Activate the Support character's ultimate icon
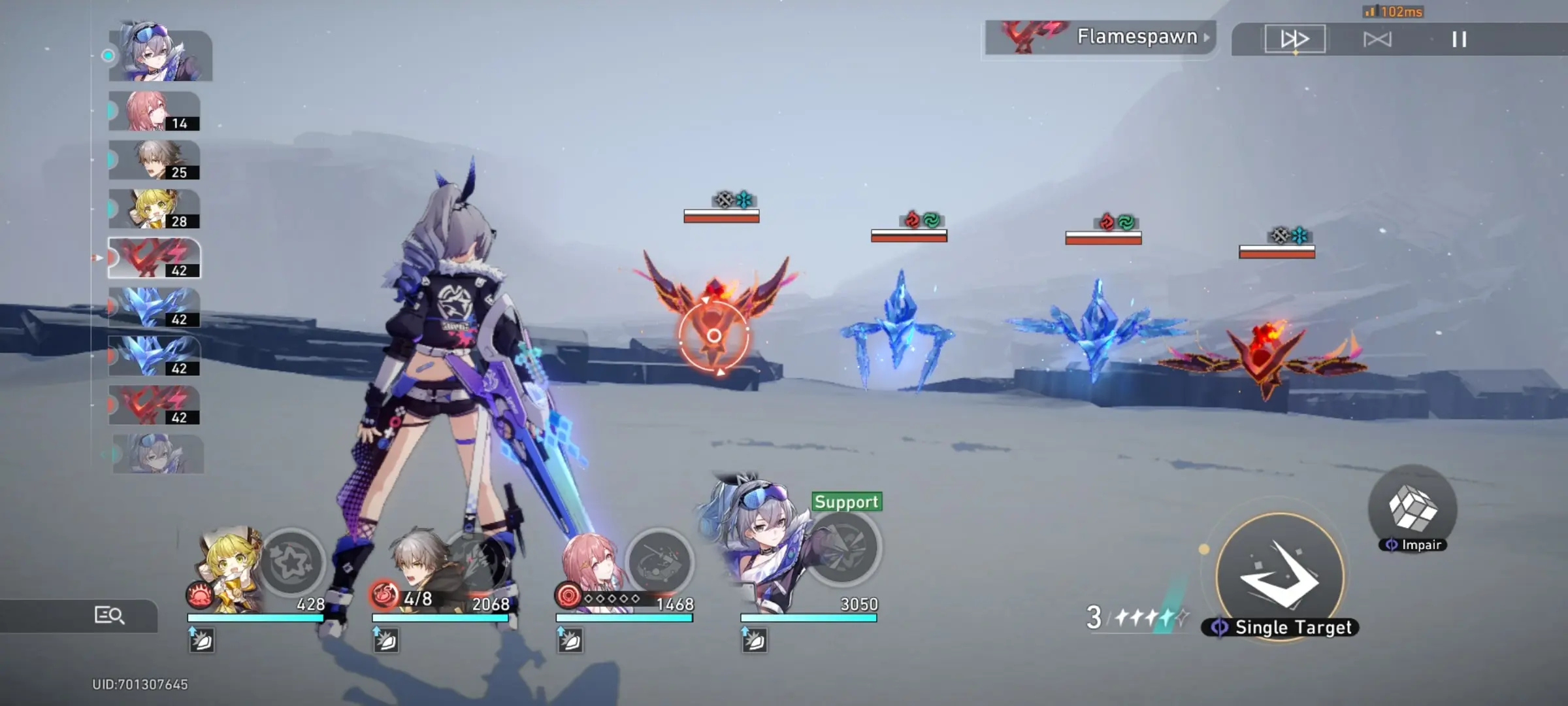Screen dimensions: 1568x706 844,549
